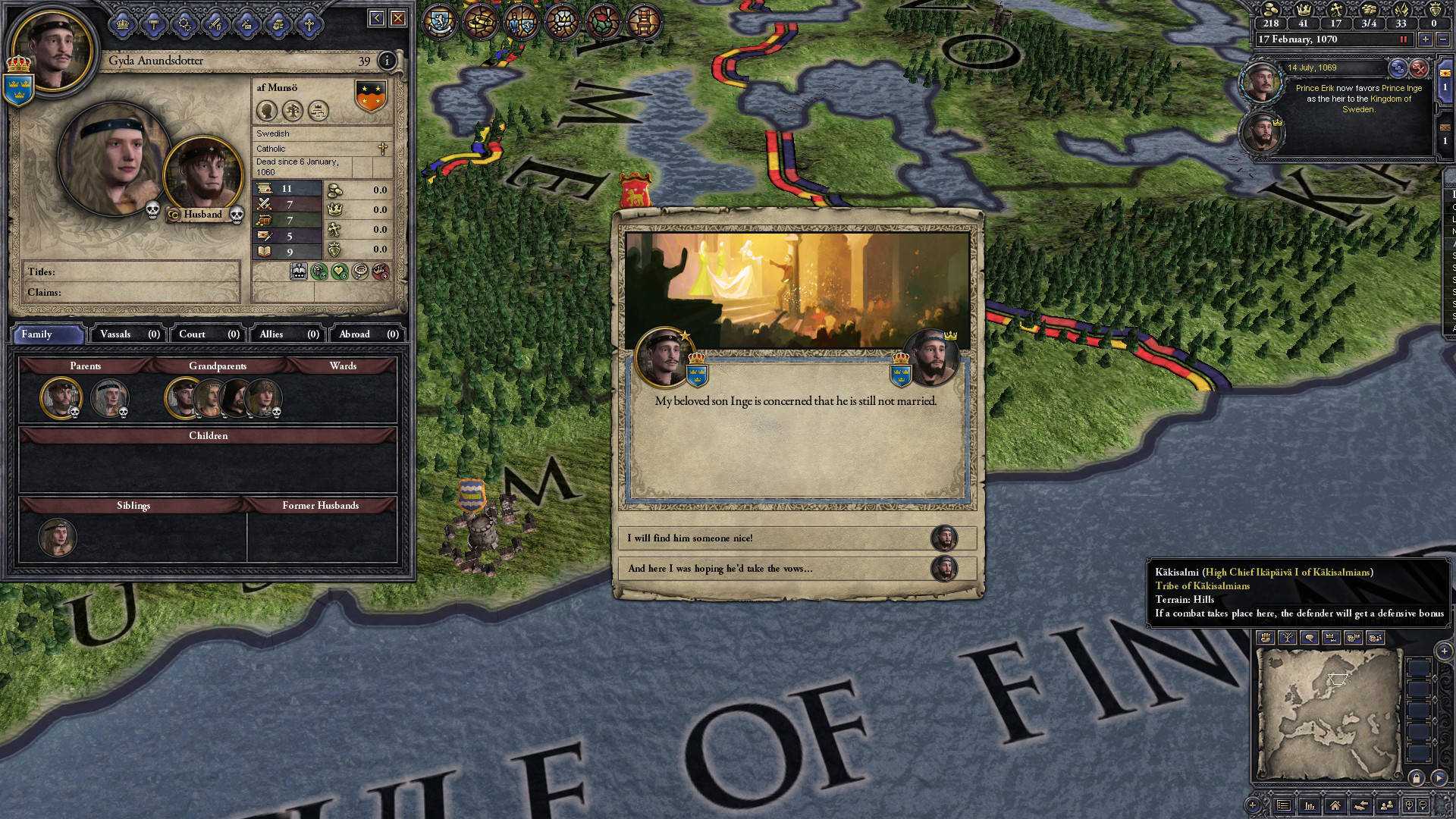Click the character info button beside age
The image size is (1456, 819).
387,61
